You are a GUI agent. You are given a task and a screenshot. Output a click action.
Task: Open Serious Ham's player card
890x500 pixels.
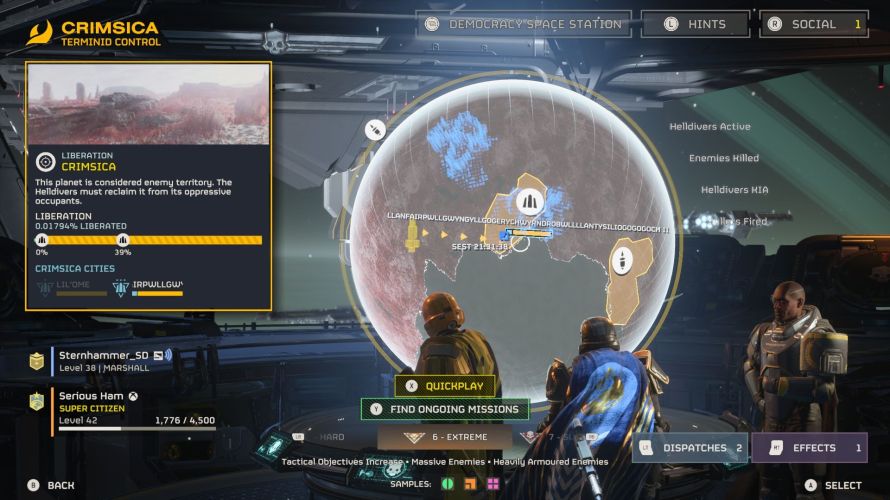click(110, 408)
